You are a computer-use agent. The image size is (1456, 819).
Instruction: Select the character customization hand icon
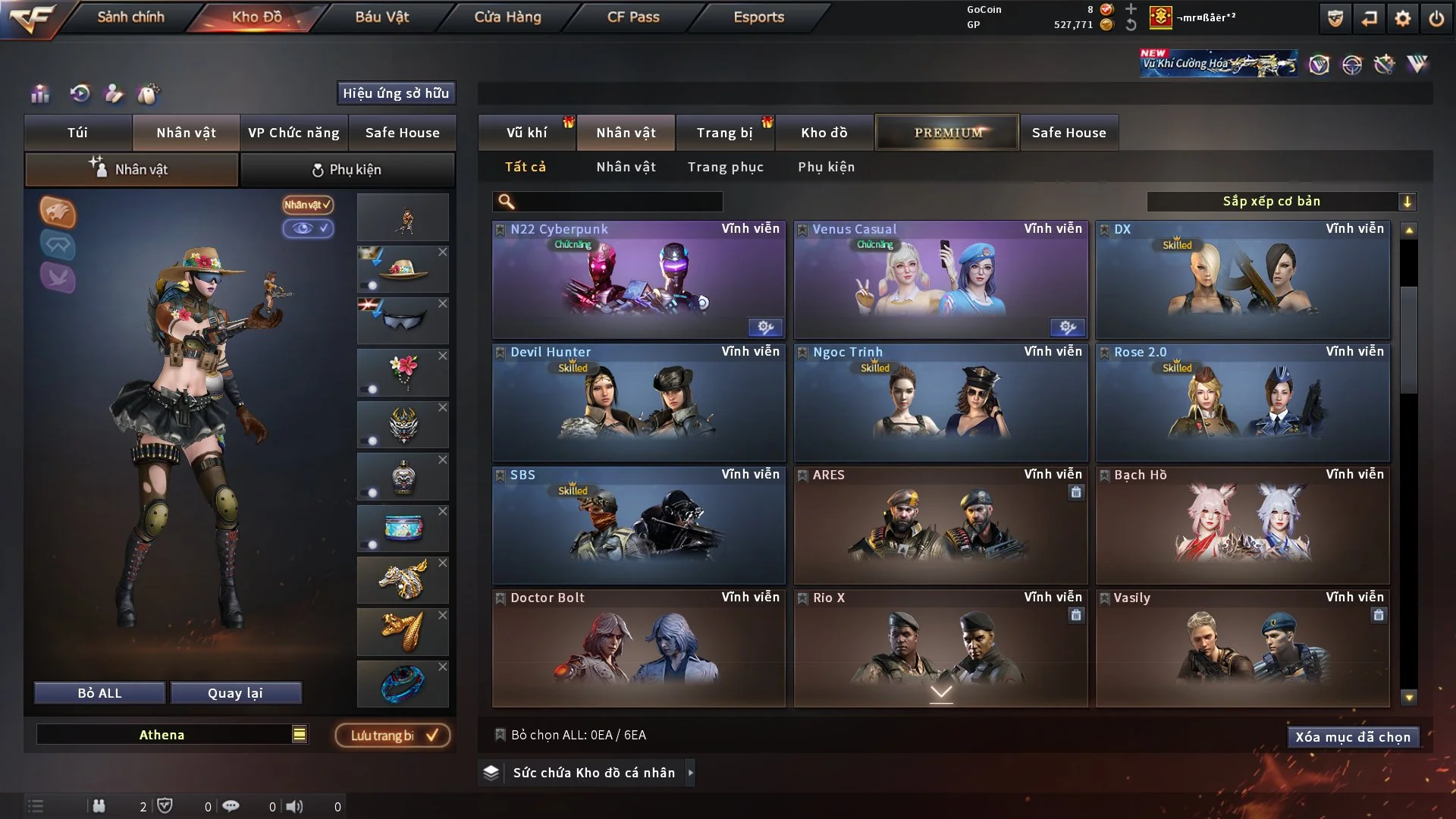(x=114, y=93)
